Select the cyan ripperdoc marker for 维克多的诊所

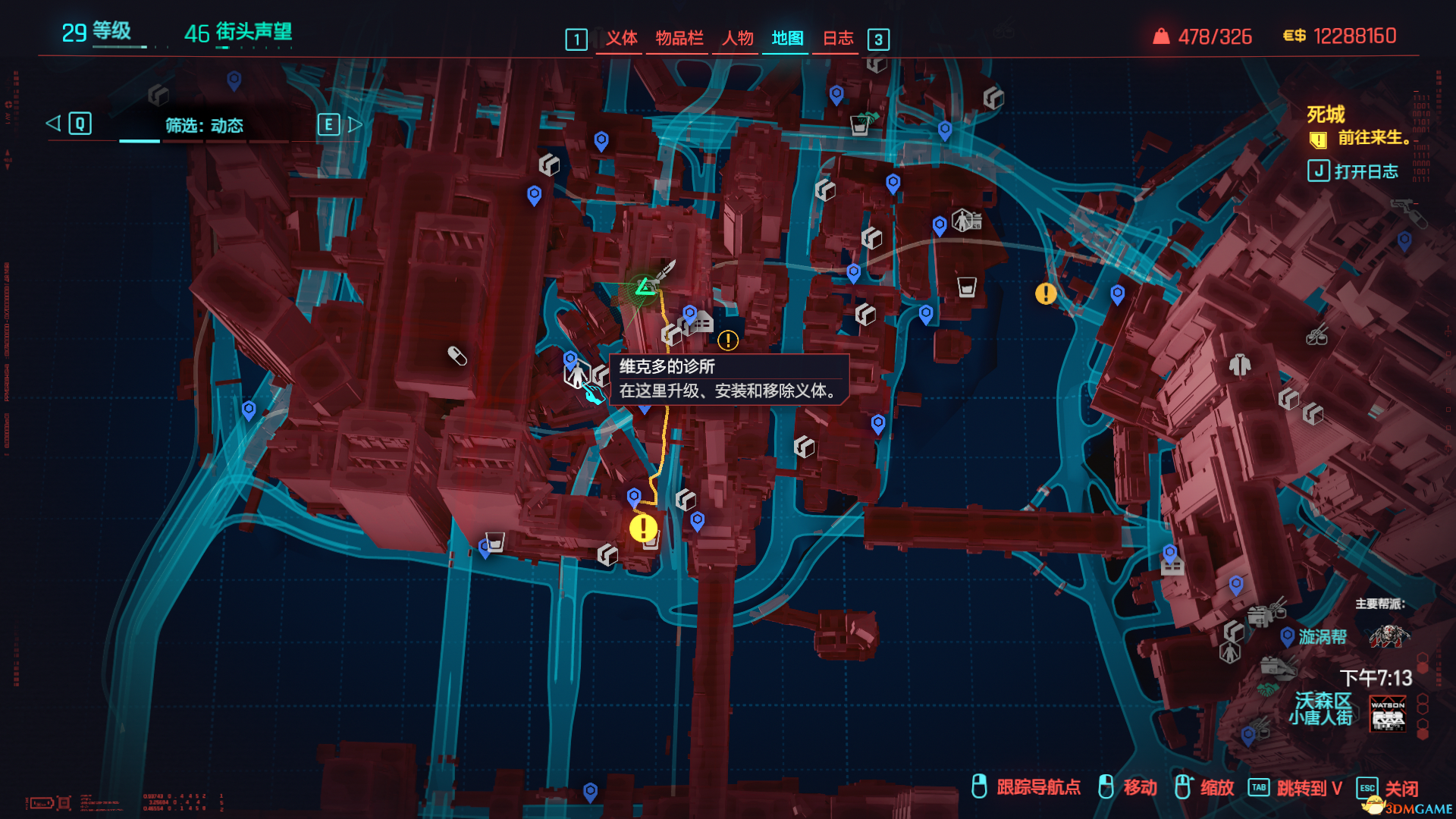coord(594,394)
